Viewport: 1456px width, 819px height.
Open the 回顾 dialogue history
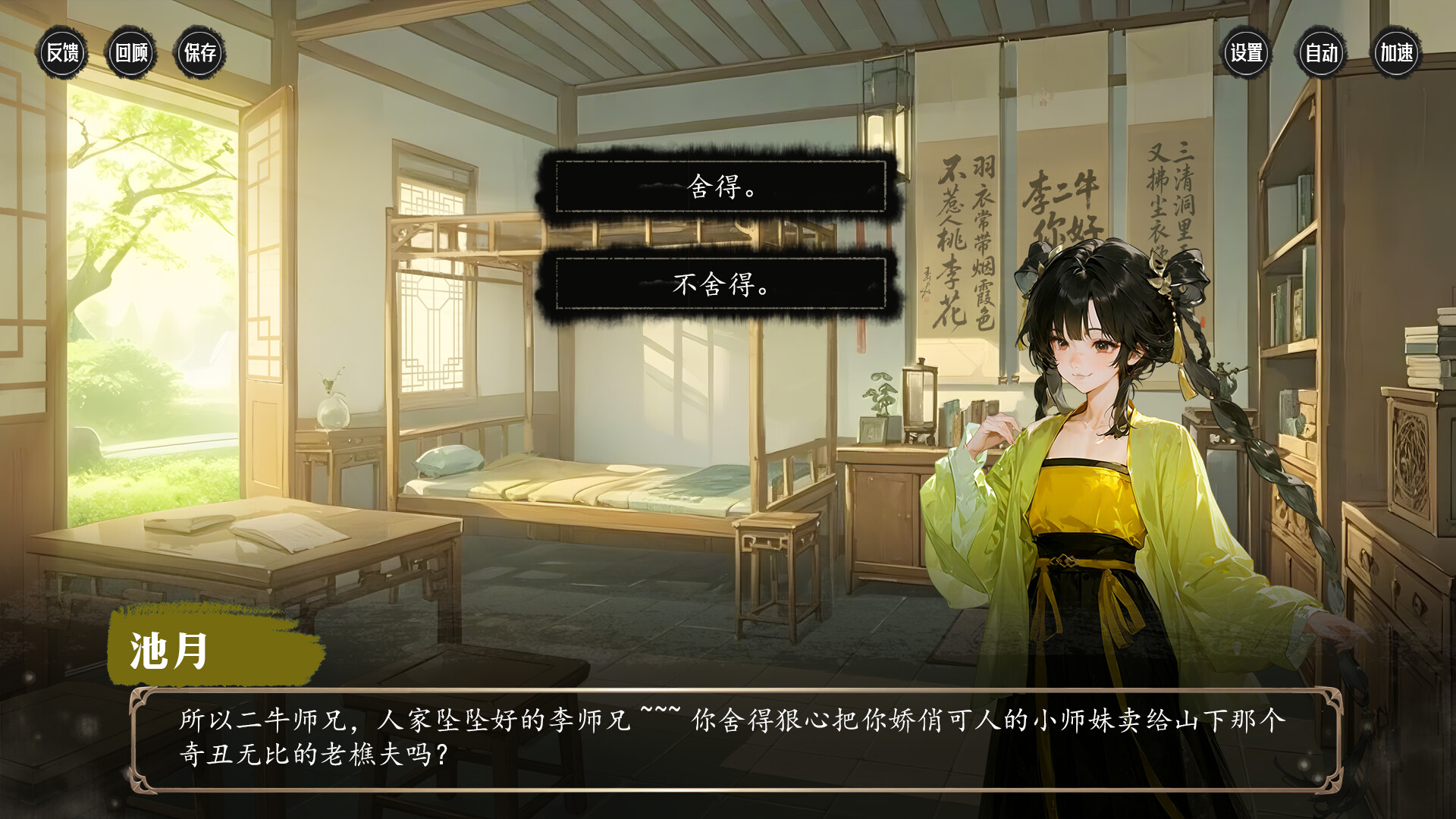tap(132, 54)
